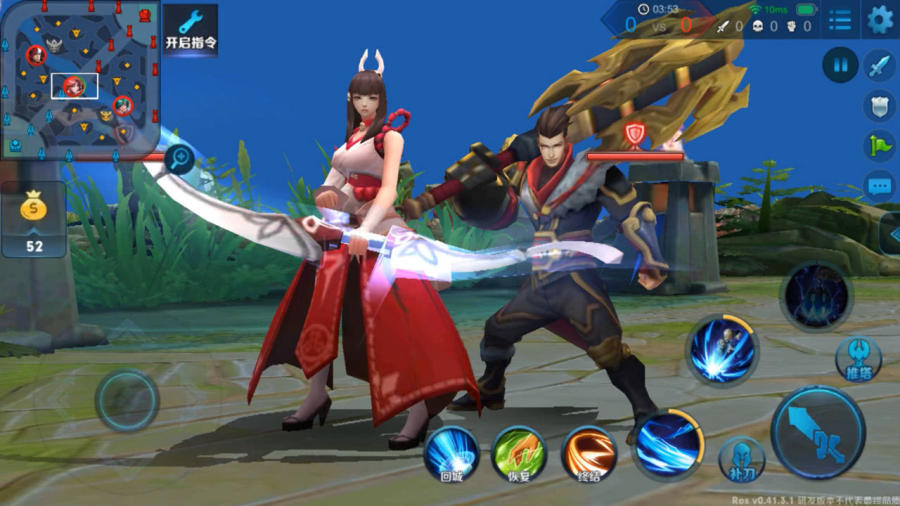The image size is (900, 506).
Task: Activate the 回城 recall ability
Action: pos(451,453)
